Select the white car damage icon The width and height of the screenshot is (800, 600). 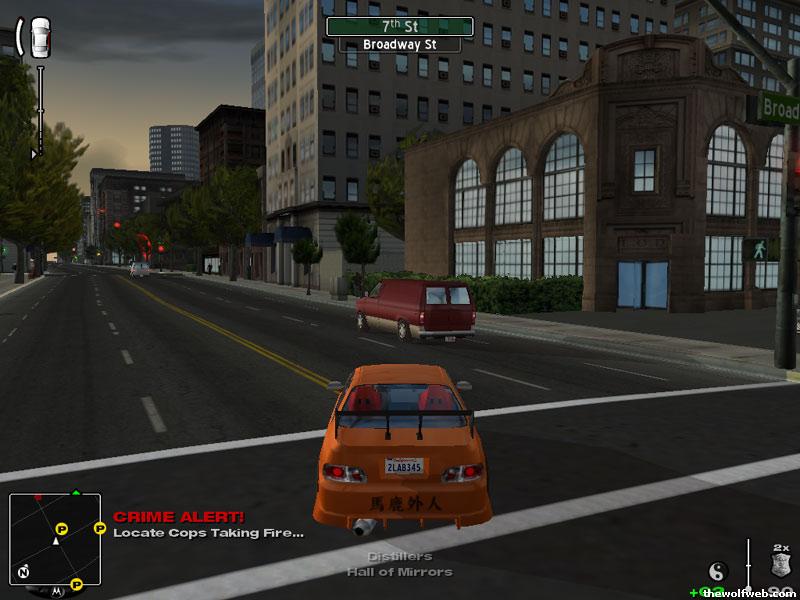(x=40, y=37)
